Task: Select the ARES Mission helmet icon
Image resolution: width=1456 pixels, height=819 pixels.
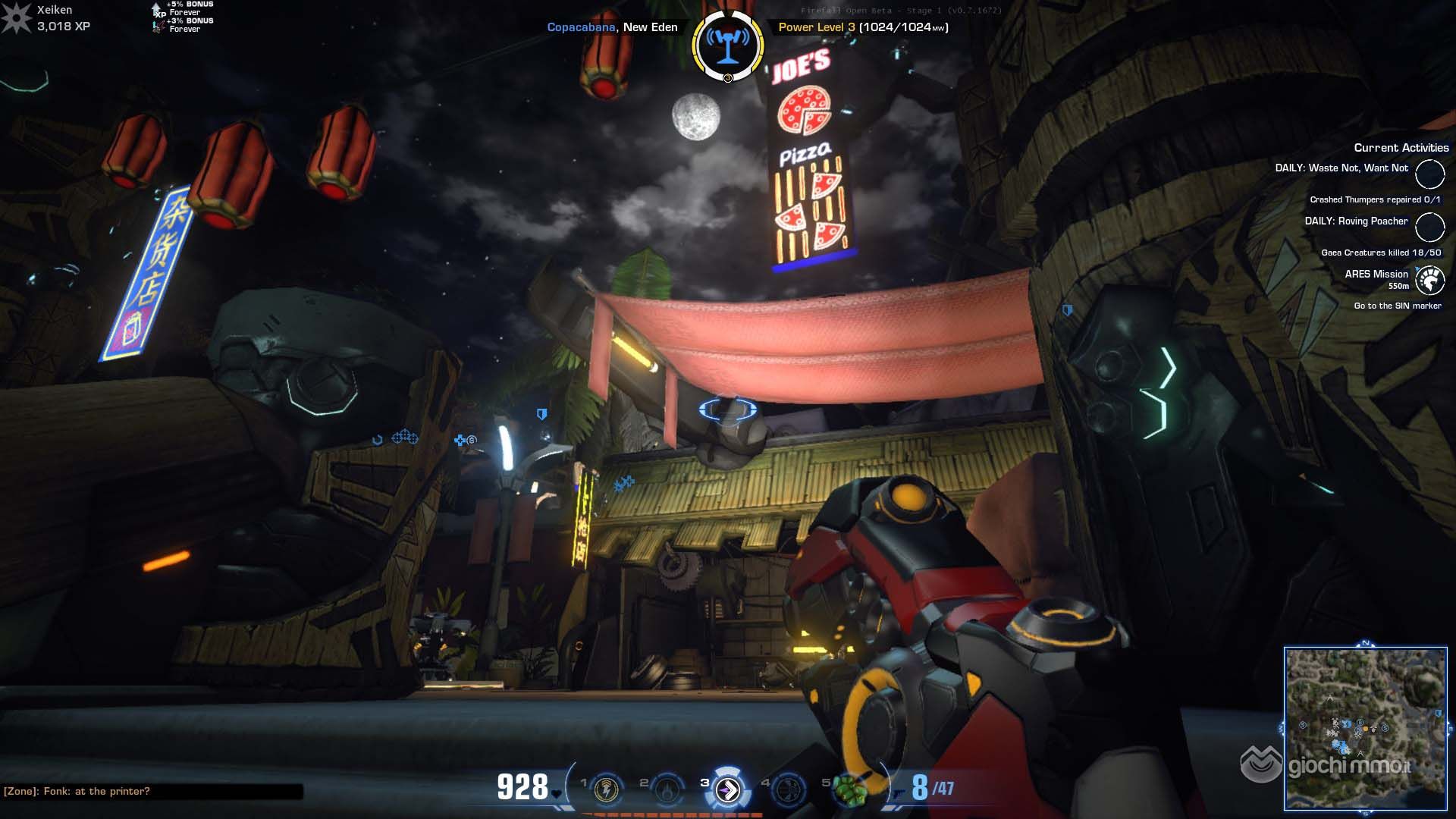Action: pos(1429,281)
